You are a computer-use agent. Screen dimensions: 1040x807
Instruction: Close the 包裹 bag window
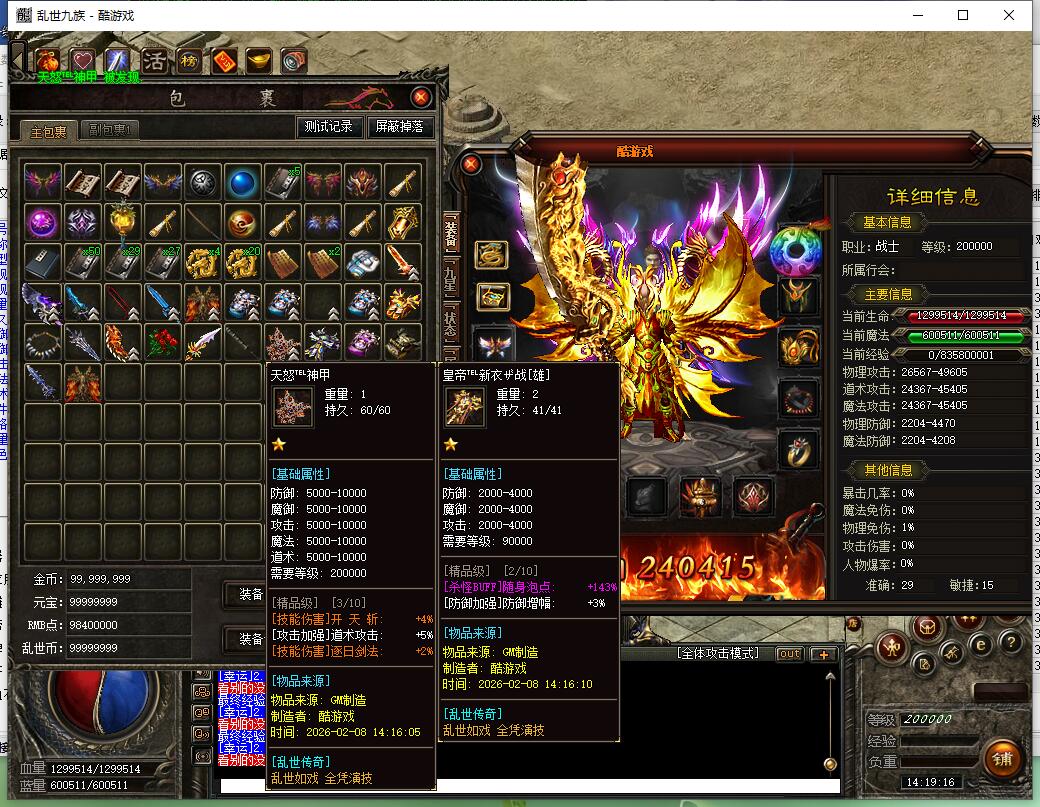pyautogui.click(x=421, y=97)
